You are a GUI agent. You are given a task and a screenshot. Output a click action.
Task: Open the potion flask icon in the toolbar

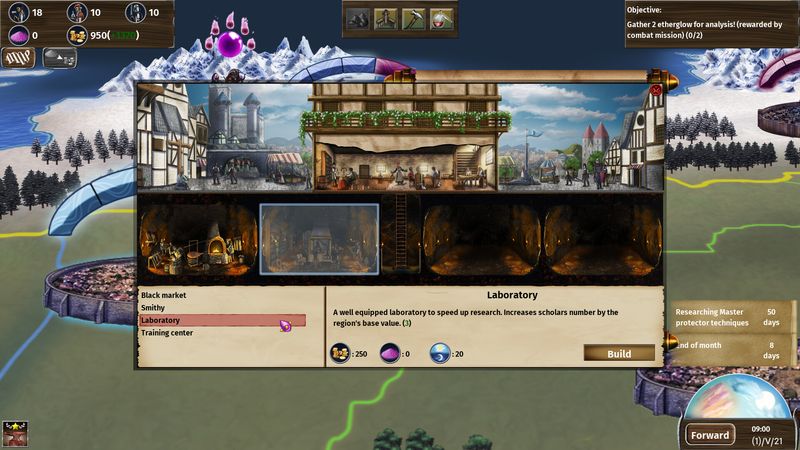[441, 18]
